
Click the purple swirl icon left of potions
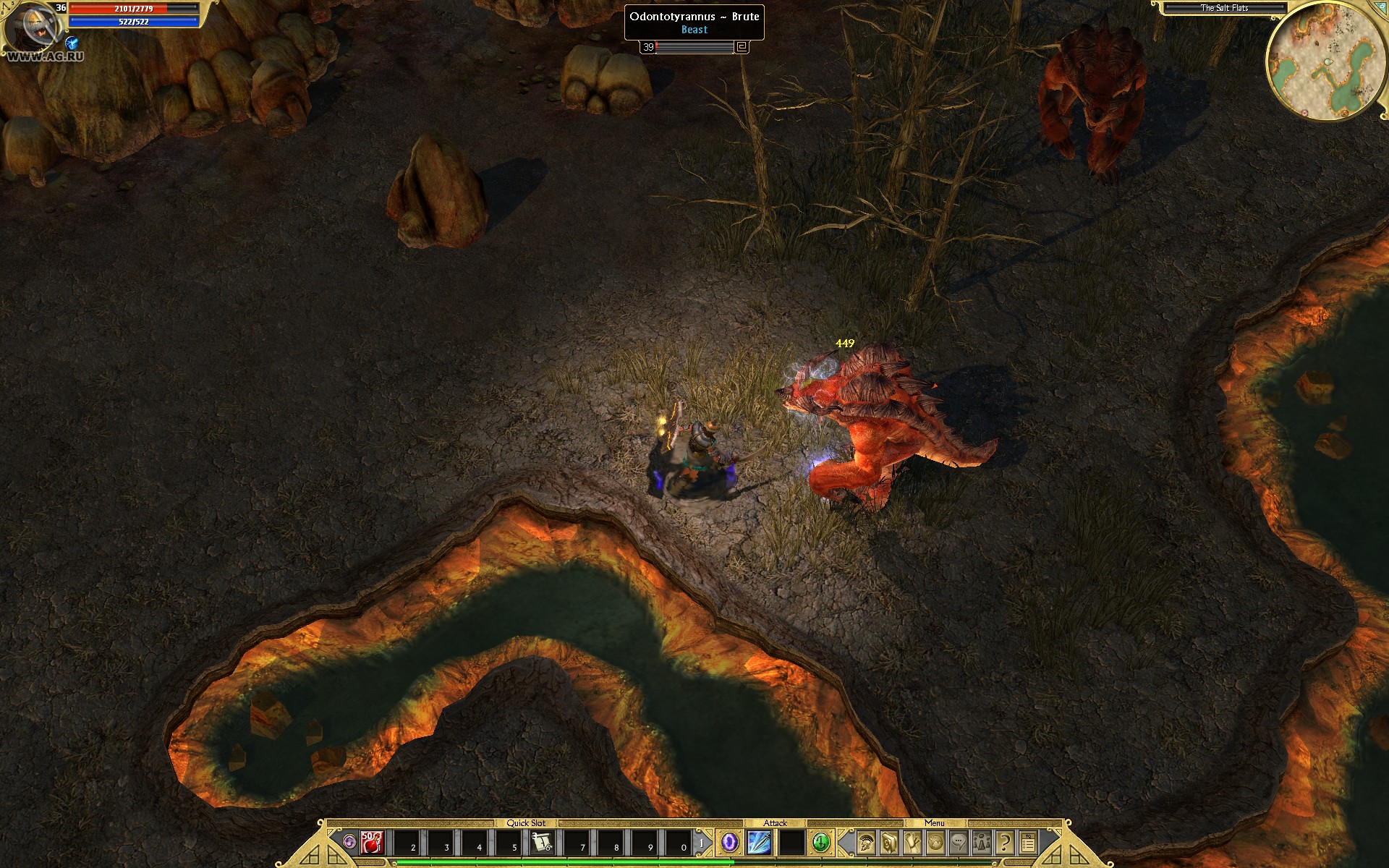(349, 843)
